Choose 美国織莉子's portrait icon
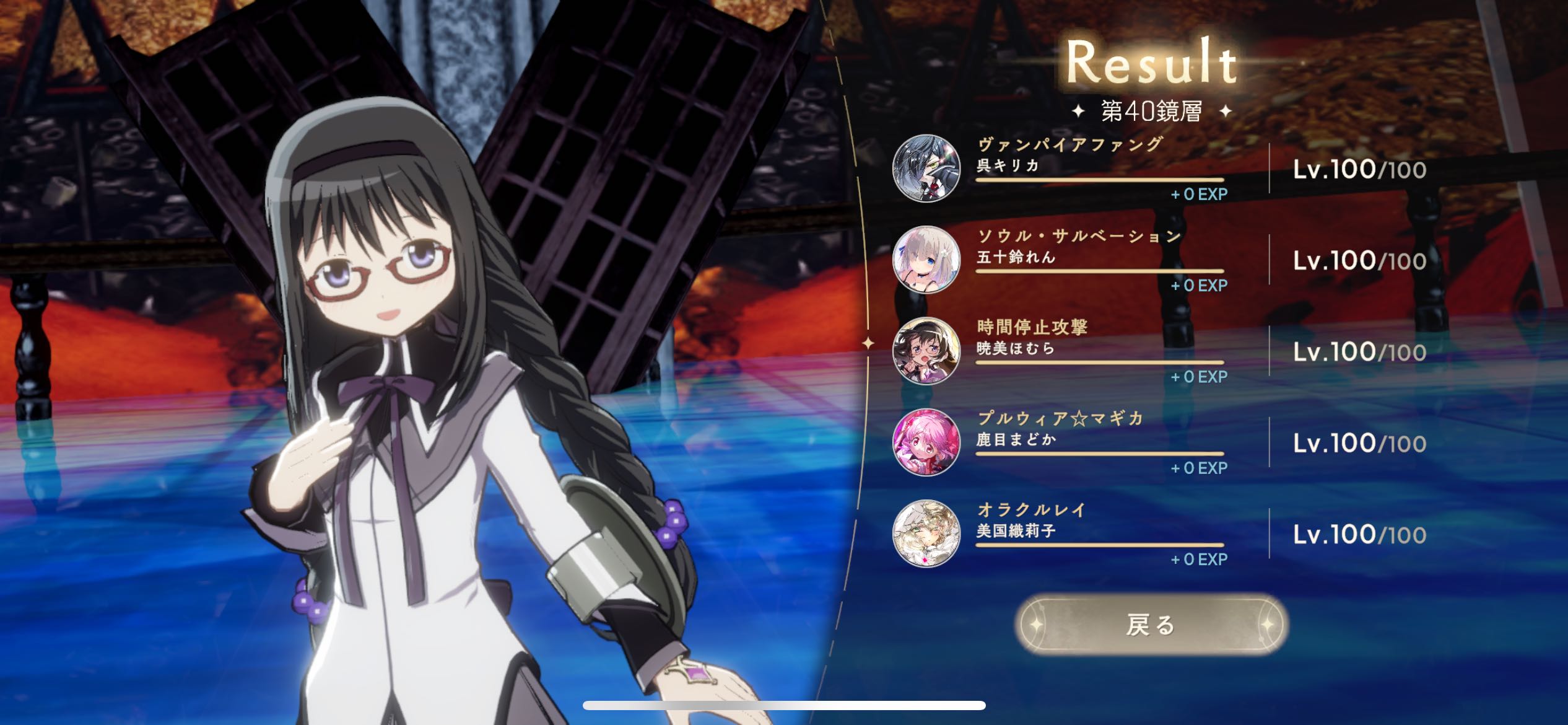 click(926, 534)
